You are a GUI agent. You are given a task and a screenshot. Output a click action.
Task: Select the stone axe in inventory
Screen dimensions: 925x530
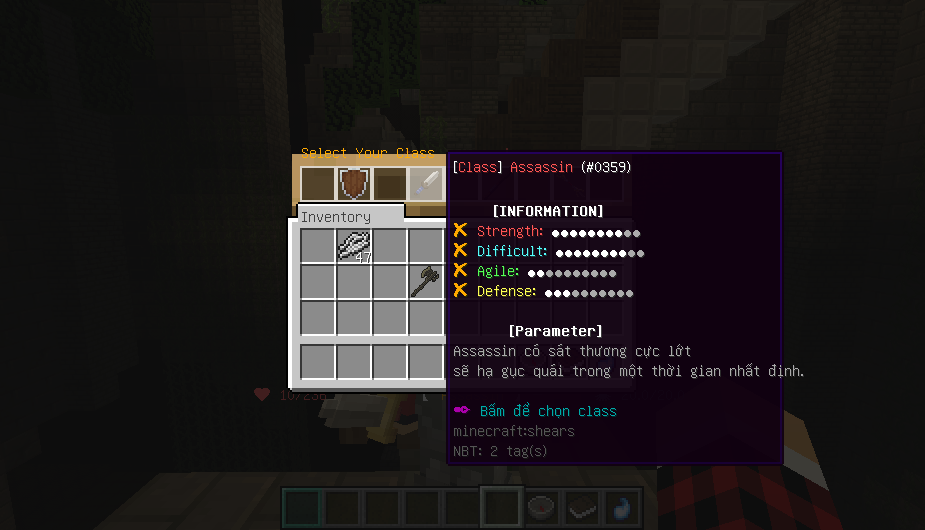click(x=426, y=281)
